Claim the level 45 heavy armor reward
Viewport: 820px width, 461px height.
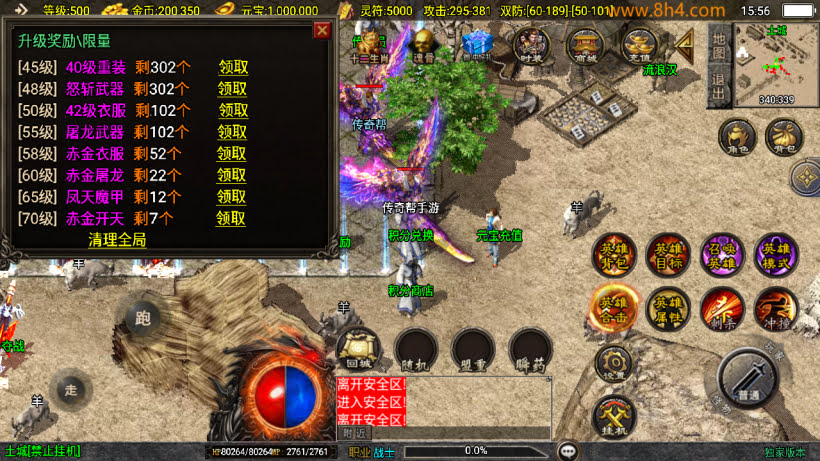(233, 68)
